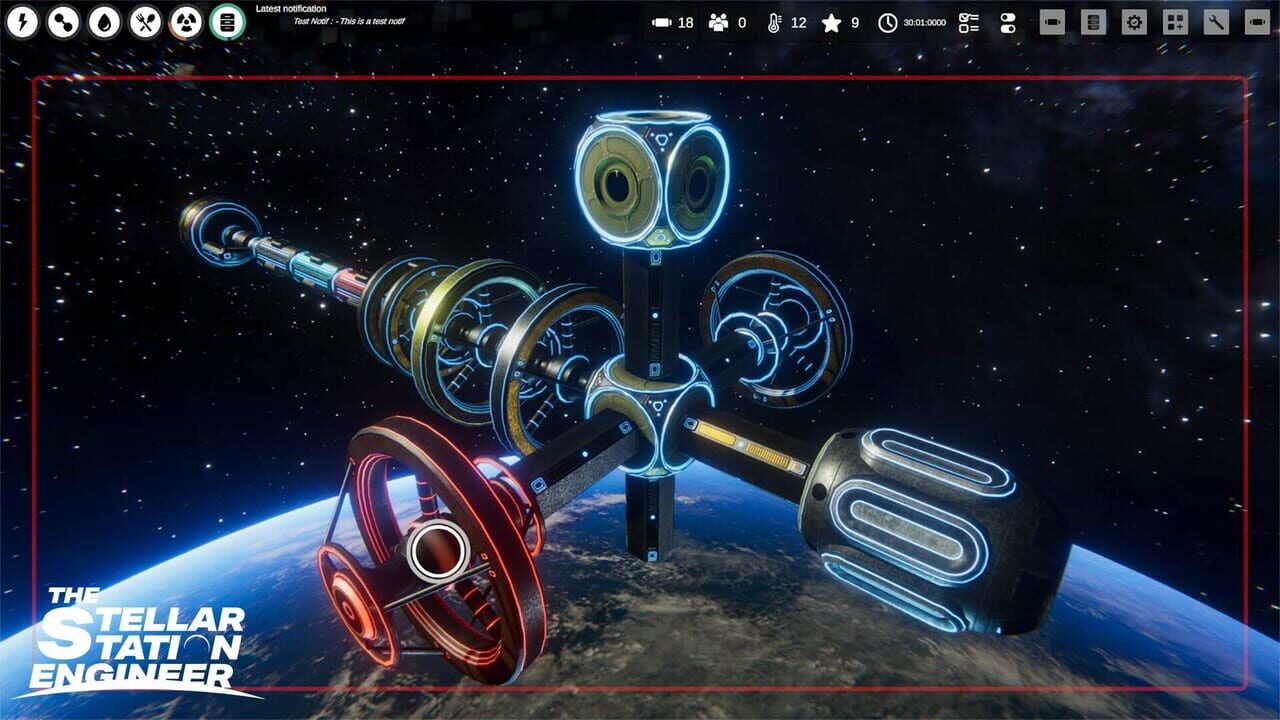
Task: Open the Latest notification entry
Action: point(290,8)
